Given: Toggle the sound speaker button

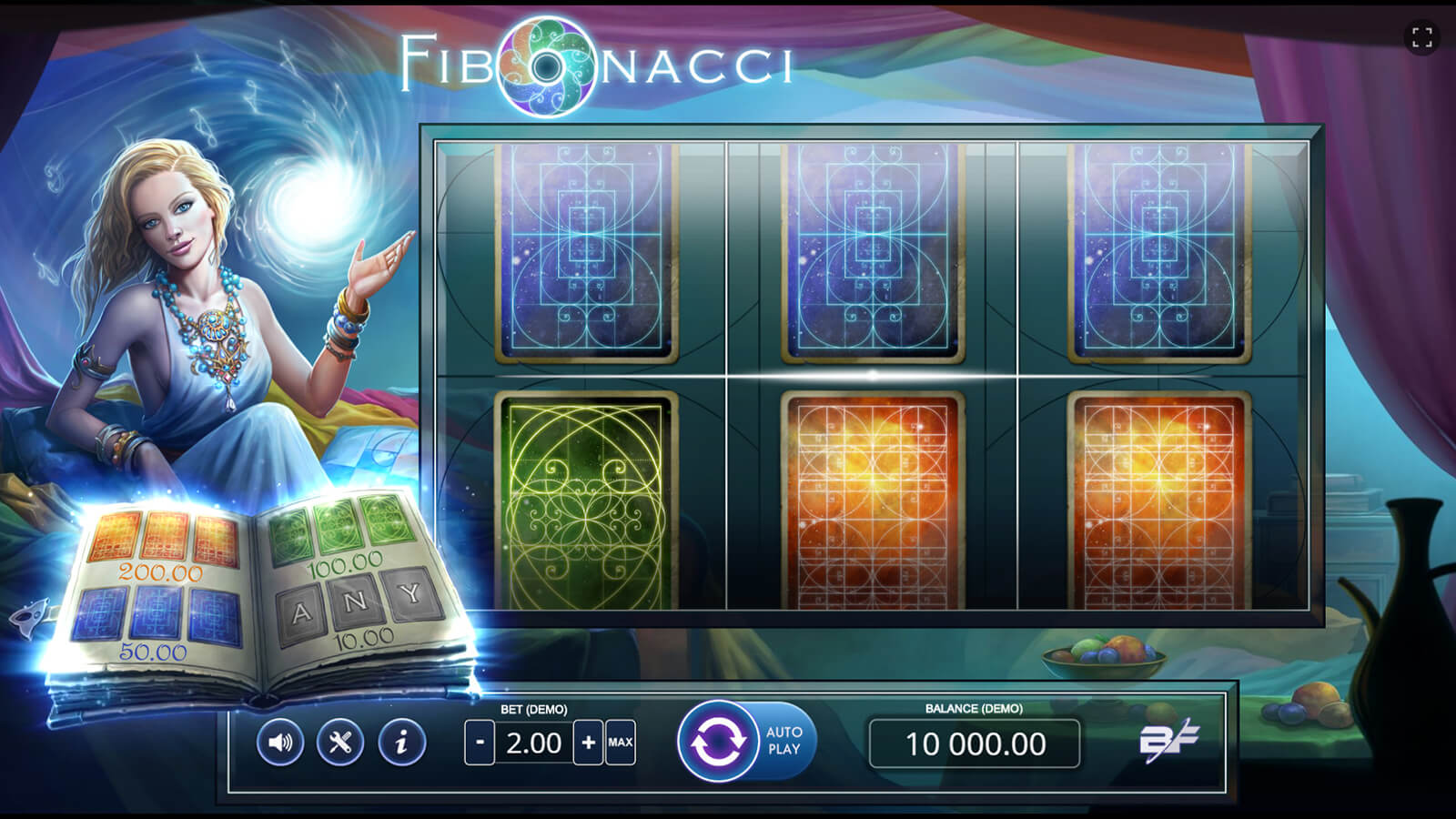Looking at the screenshot, I should click(279, 743).
